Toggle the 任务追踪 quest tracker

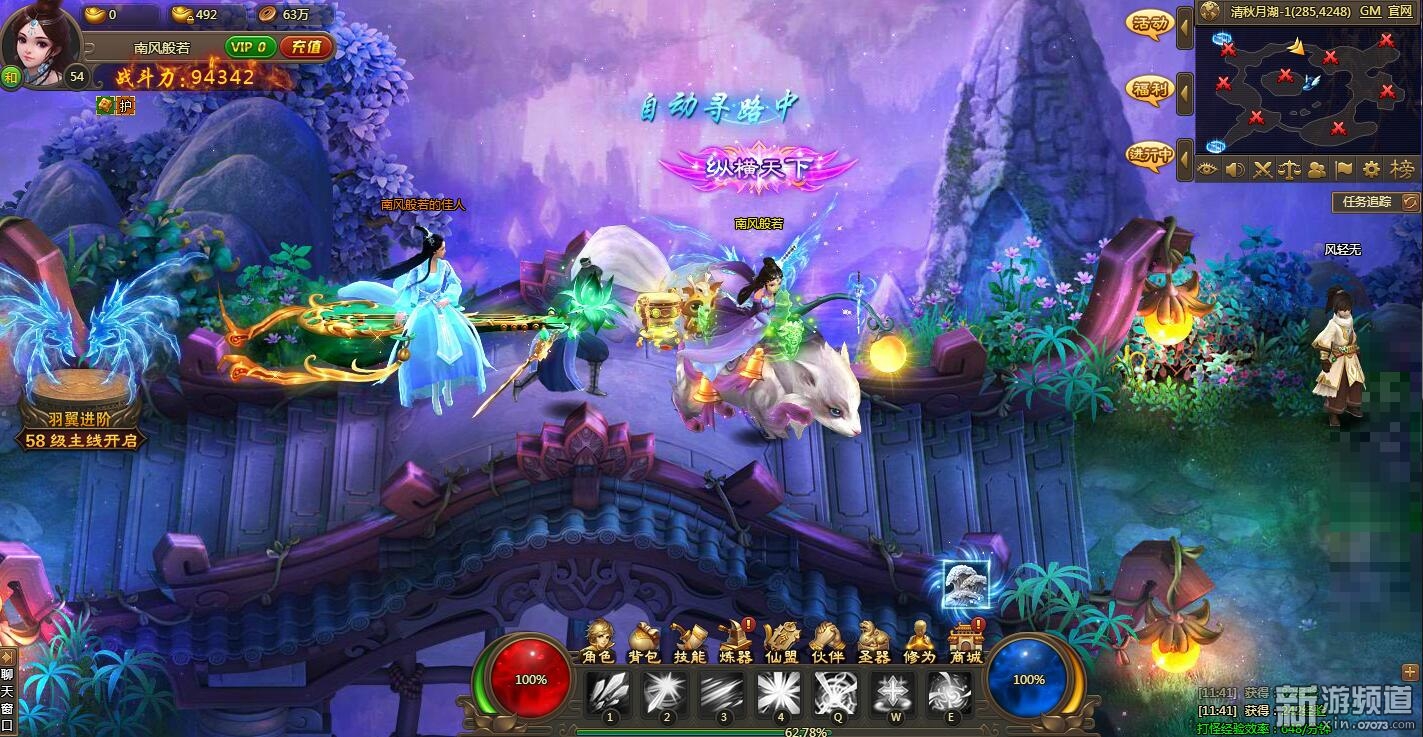tap(1375, 202)
